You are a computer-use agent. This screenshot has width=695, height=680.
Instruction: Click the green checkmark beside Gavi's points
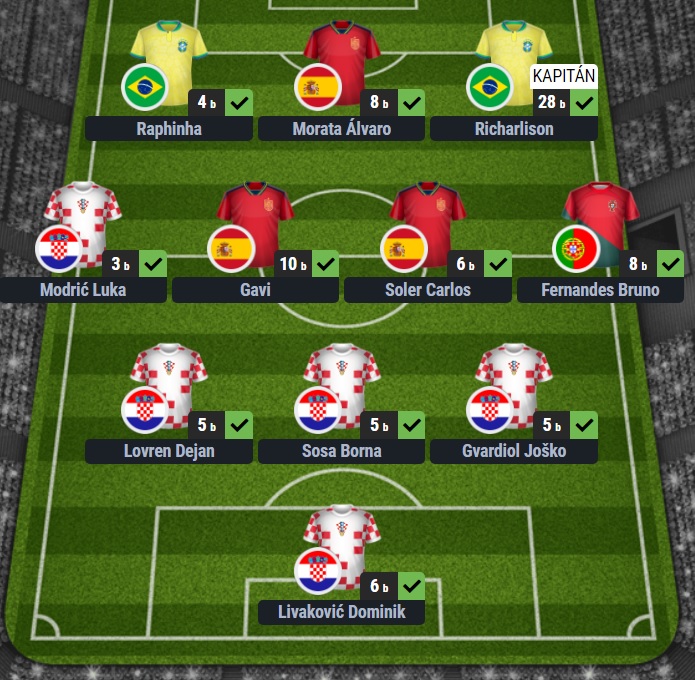point(325,264)
